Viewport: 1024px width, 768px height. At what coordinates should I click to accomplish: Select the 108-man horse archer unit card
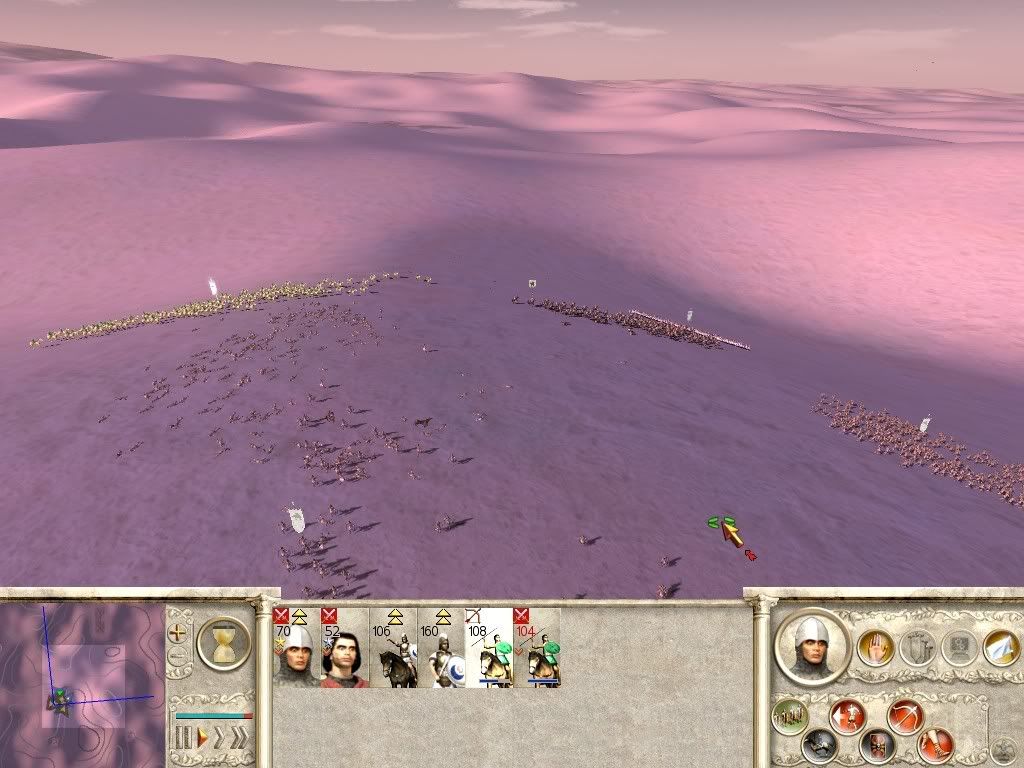pyautogui.click(x=489, y=648)
